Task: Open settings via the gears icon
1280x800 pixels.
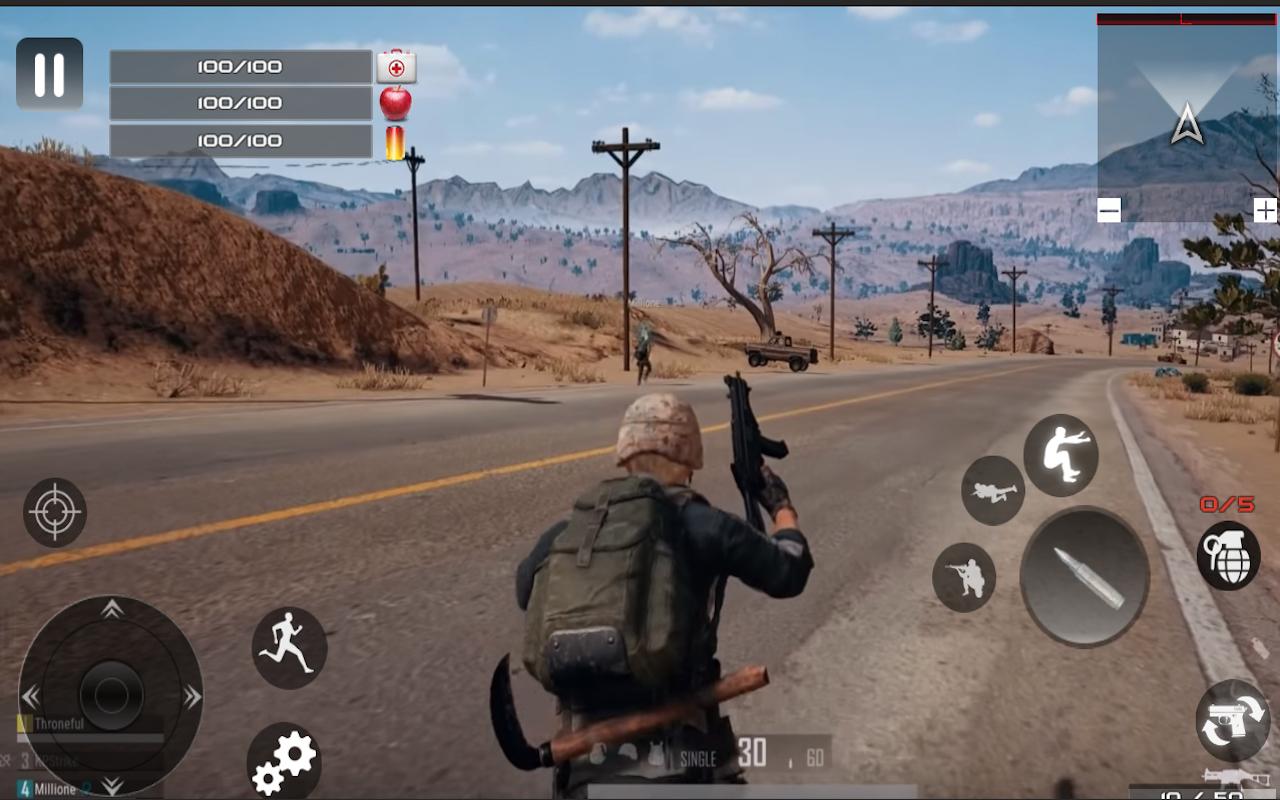Action: pos(283,762)
